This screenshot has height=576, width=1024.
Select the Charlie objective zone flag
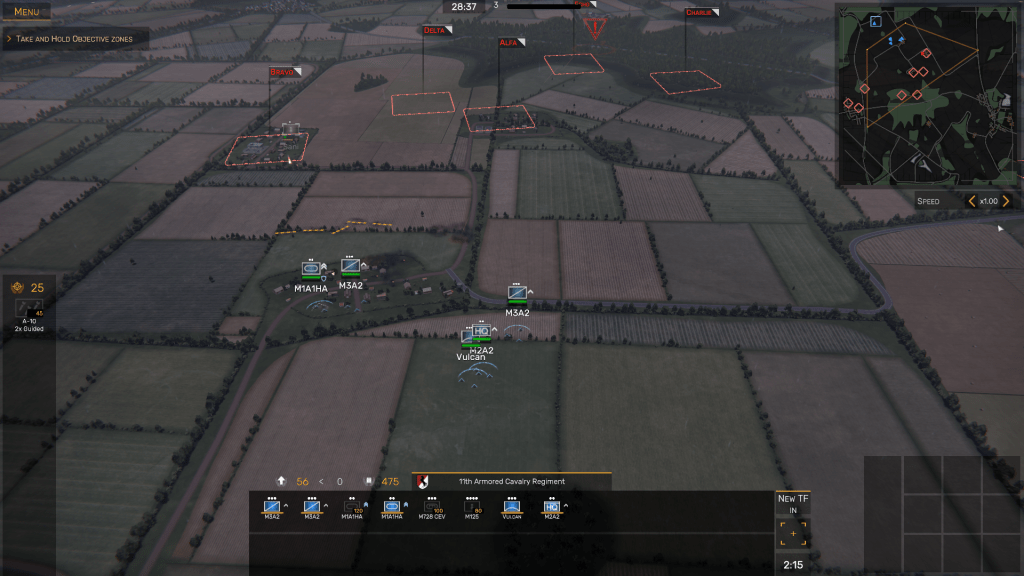700,13
